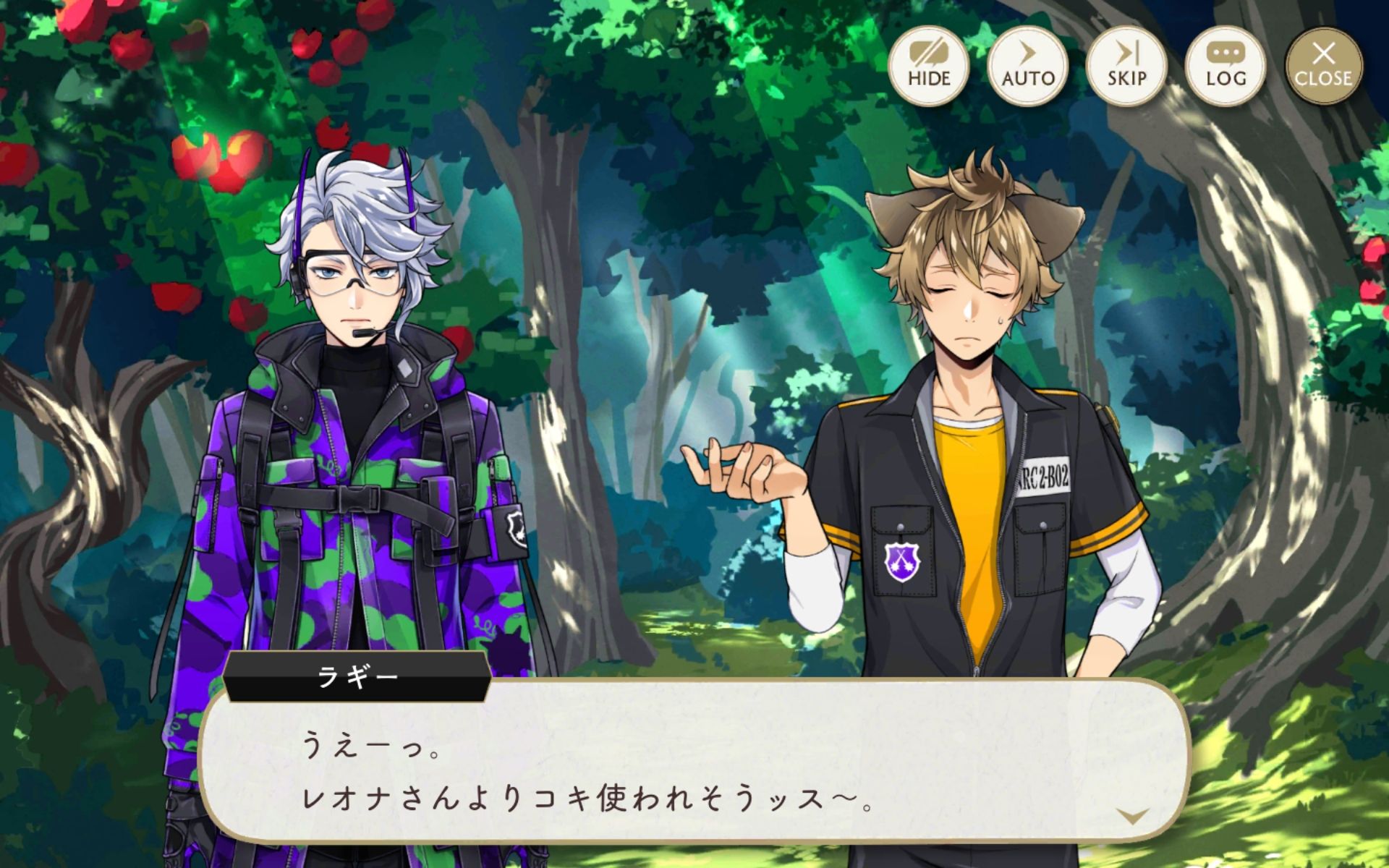Screen dimensions: 1389x868
Task: Turn on AUTO dialogue playback
Action: pos(1028,66)
